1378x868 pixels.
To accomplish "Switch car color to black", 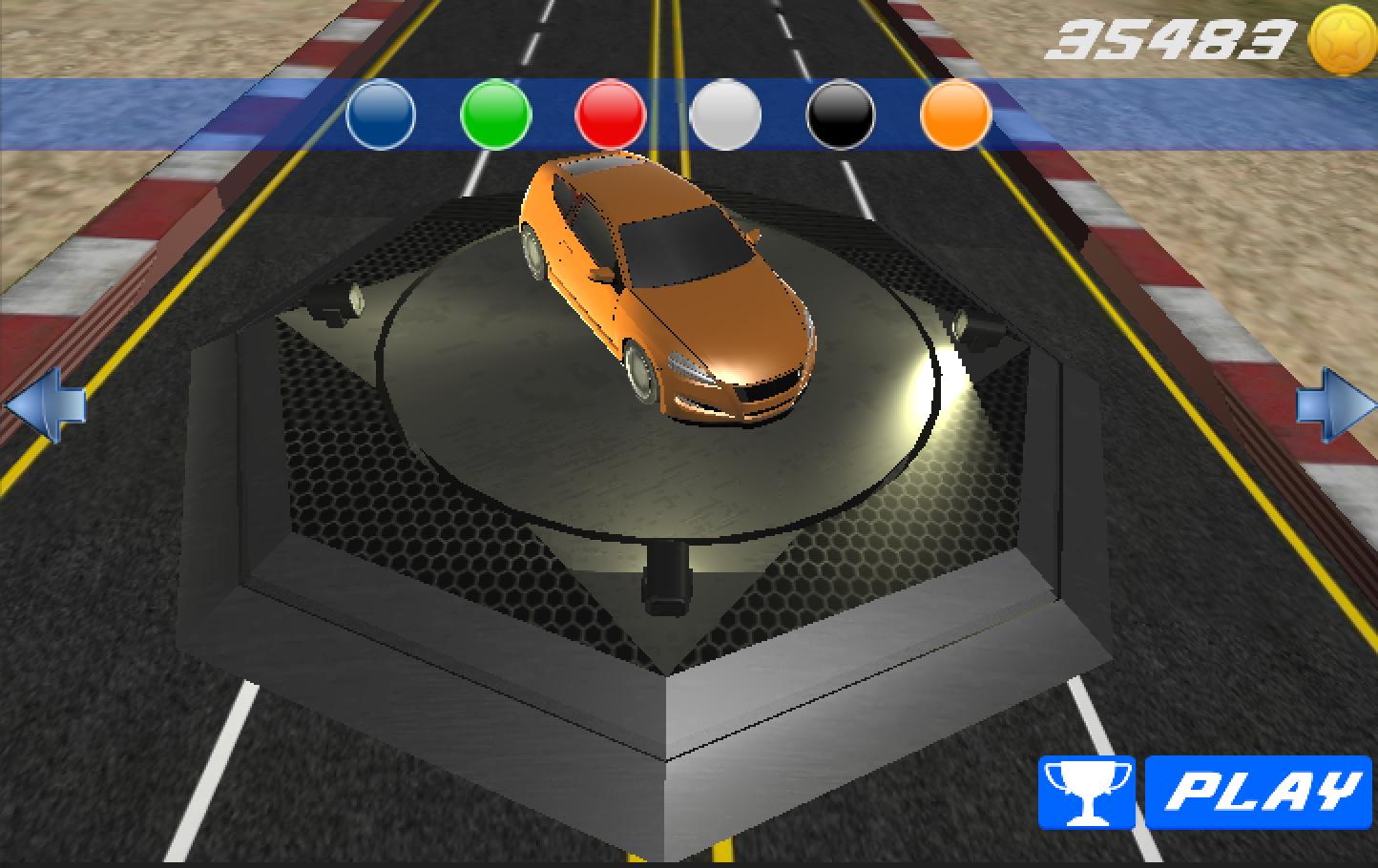I will point(840,114).
